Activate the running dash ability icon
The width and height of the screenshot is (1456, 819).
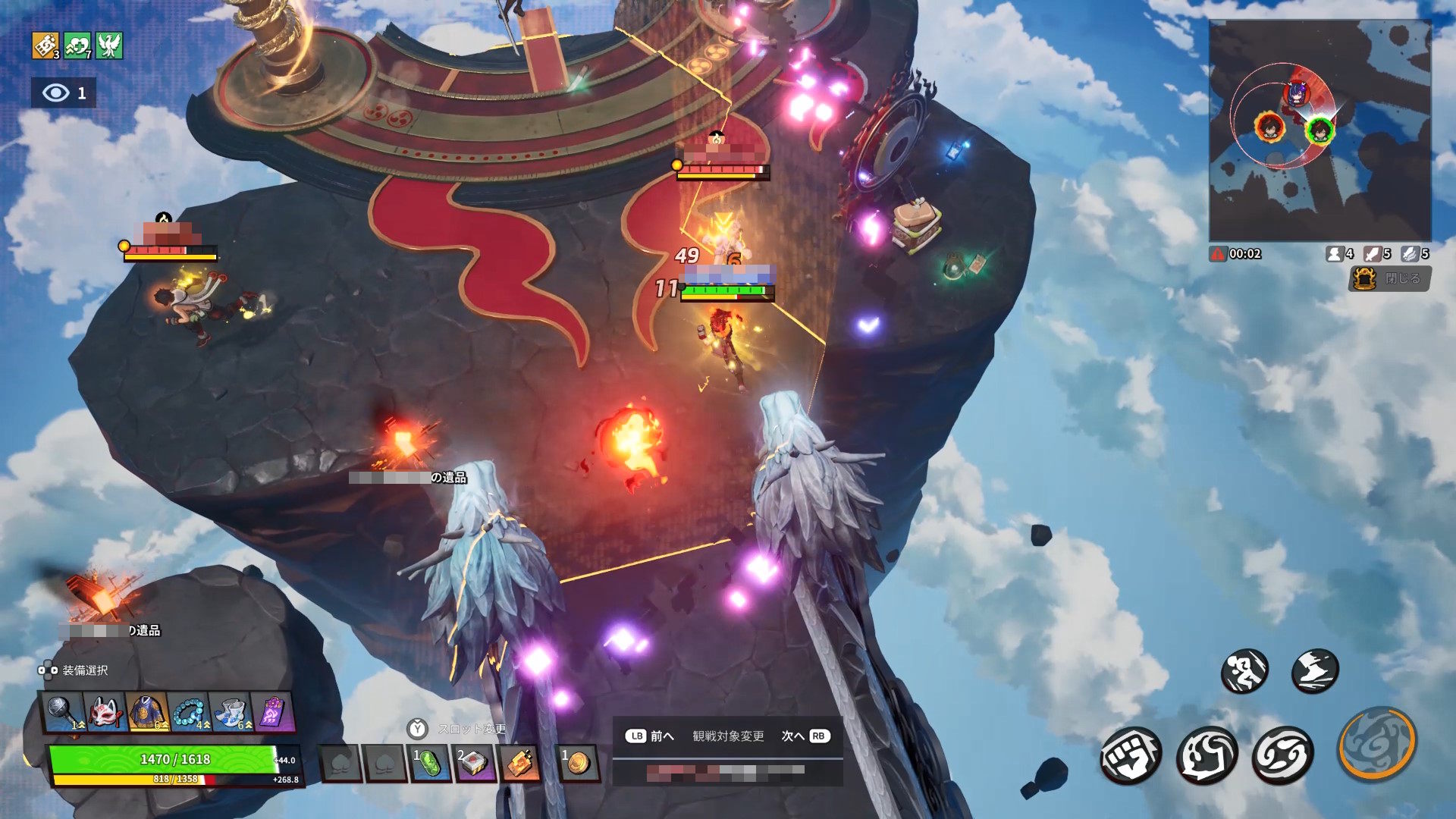tap(1244, 670)
